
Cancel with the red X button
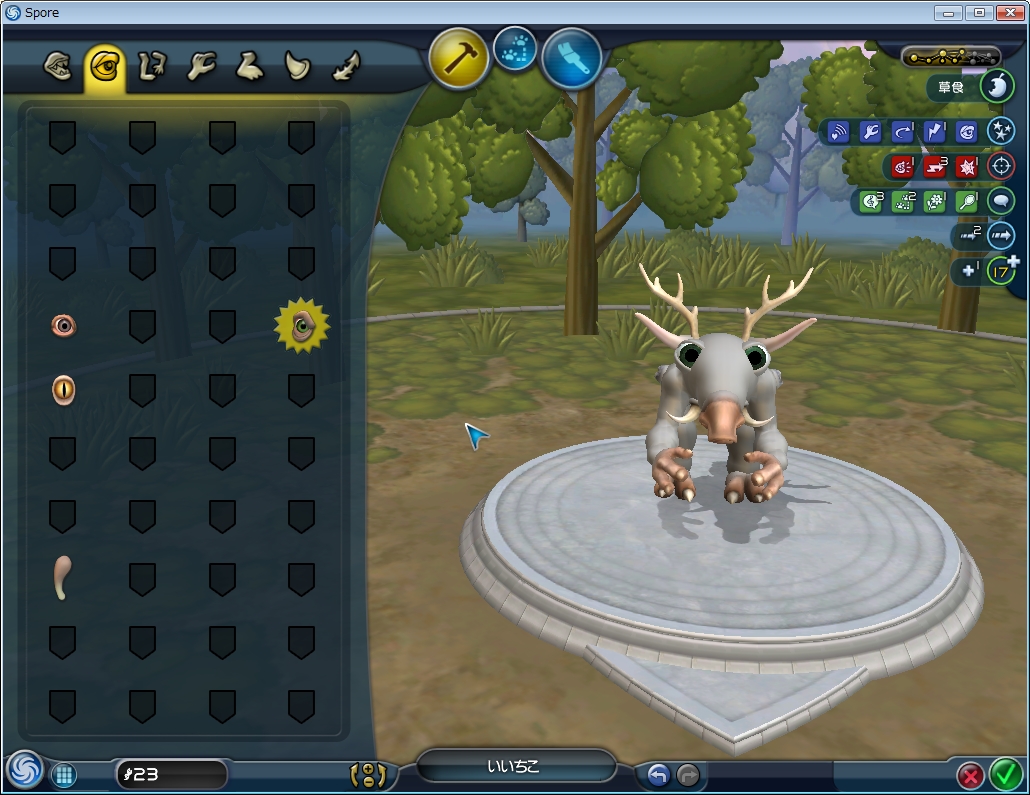point(970,775)
